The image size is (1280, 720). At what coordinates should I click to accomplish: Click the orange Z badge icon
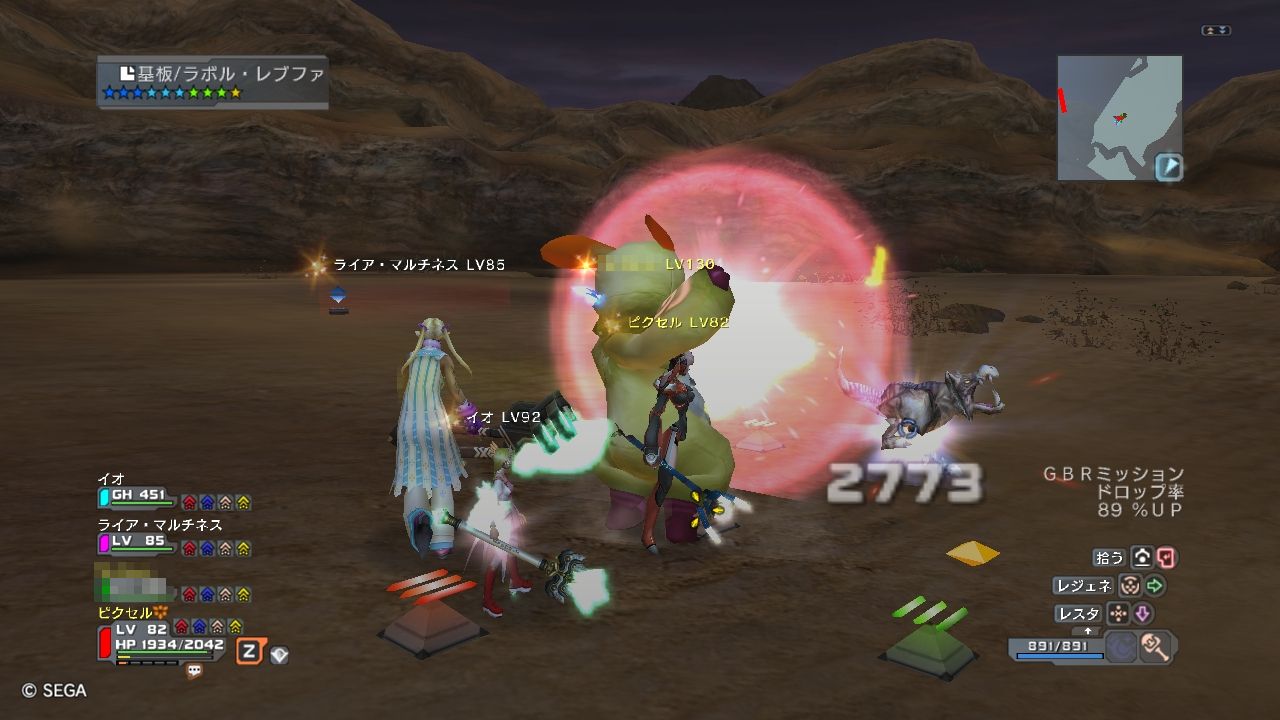point(249,652)
